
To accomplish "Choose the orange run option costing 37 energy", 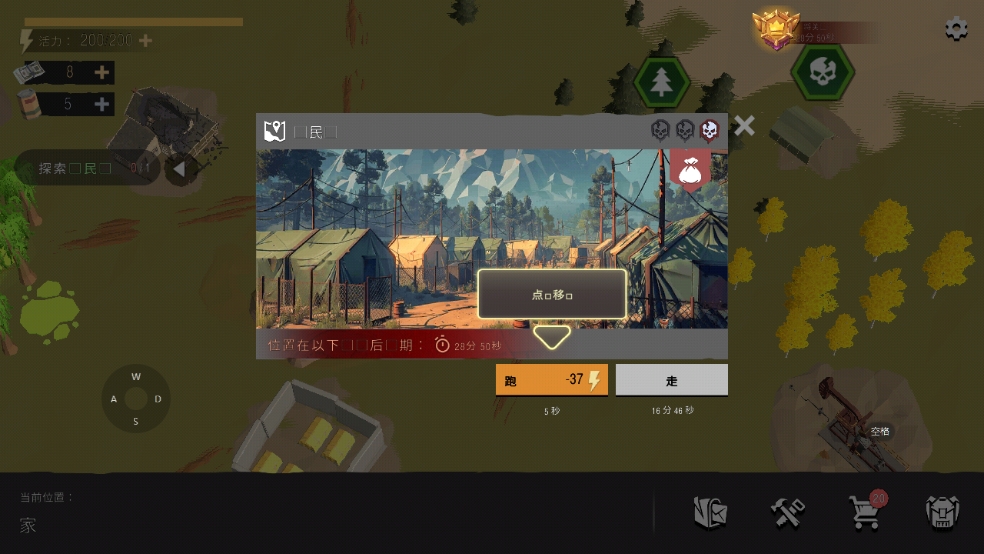I will (x=551, y=380).
